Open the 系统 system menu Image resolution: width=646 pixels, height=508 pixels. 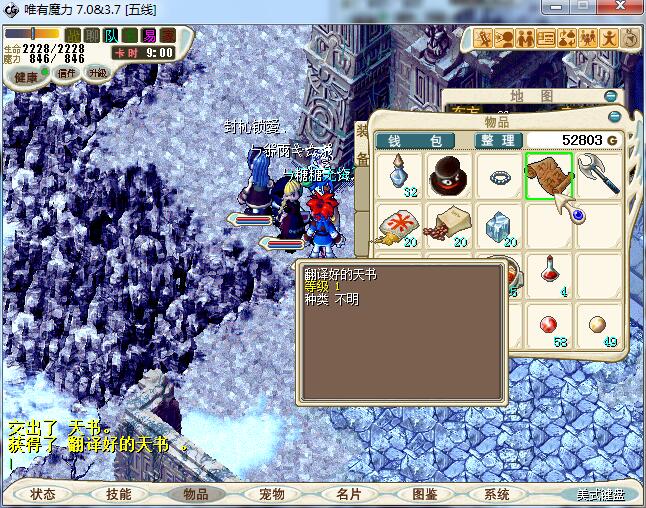pos(497,494)
